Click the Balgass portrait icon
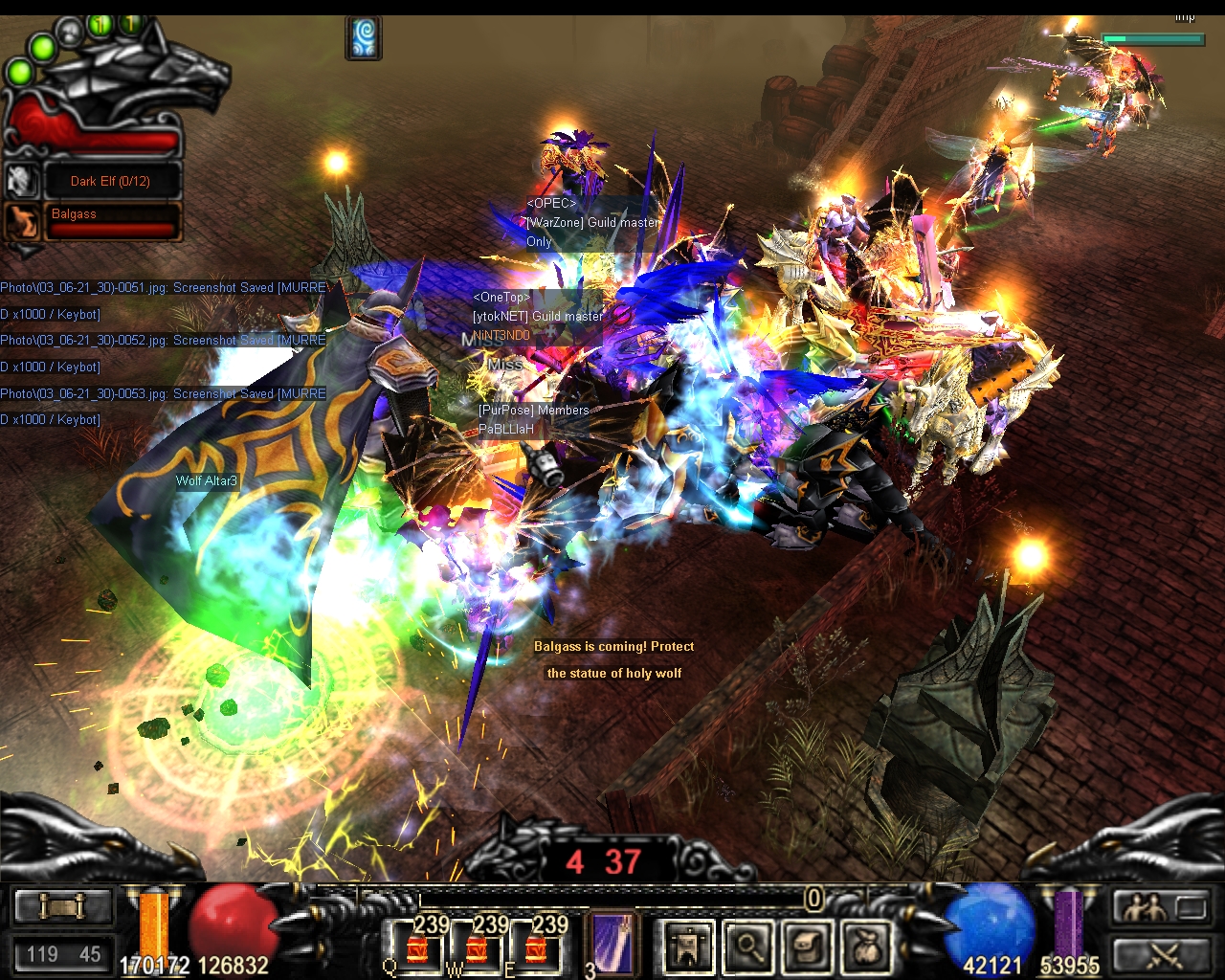The height and width of the screenshot is (980, 1225). 21,222
